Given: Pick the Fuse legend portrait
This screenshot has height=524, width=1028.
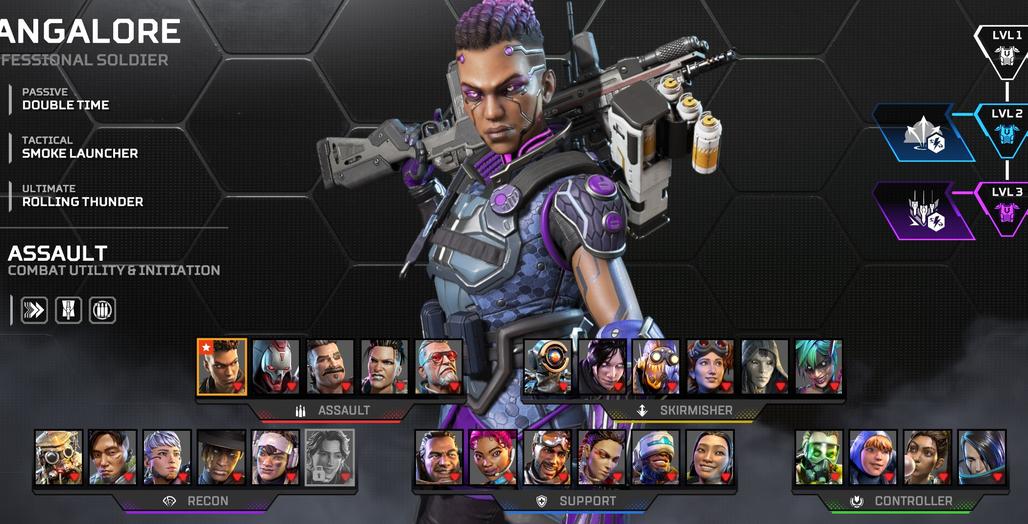Looking at the screenshot, I should pyautogui.click(x=330, y=366).
